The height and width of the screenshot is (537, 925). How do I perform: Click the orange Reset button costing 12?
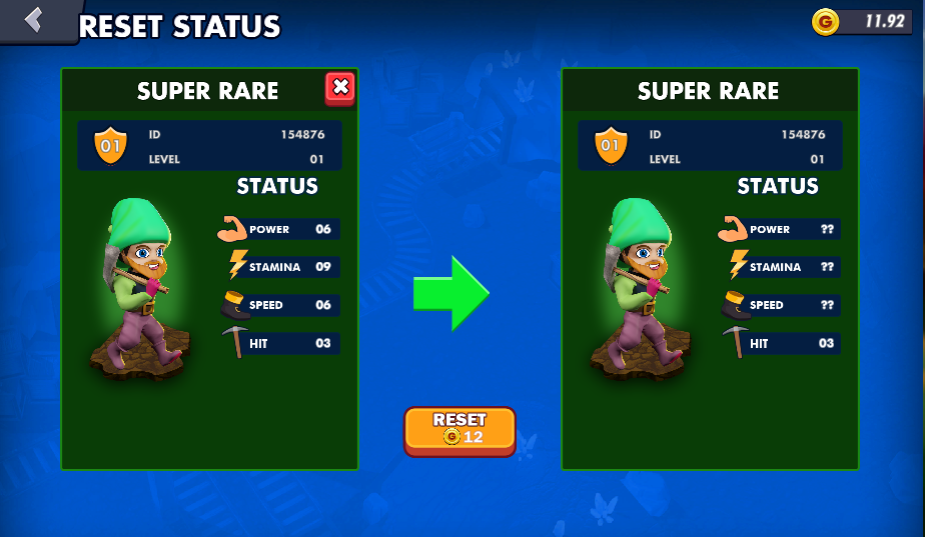[x=460, y=430]
